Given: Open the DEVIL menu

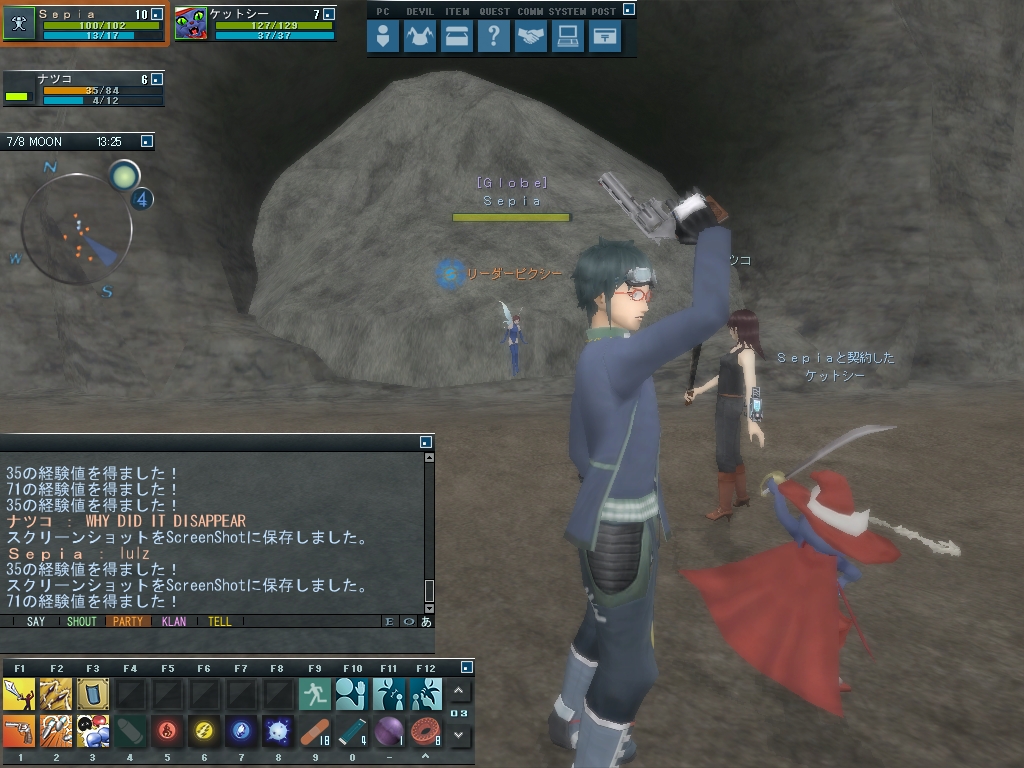Looking at the screenshot, I should point(420,37).
